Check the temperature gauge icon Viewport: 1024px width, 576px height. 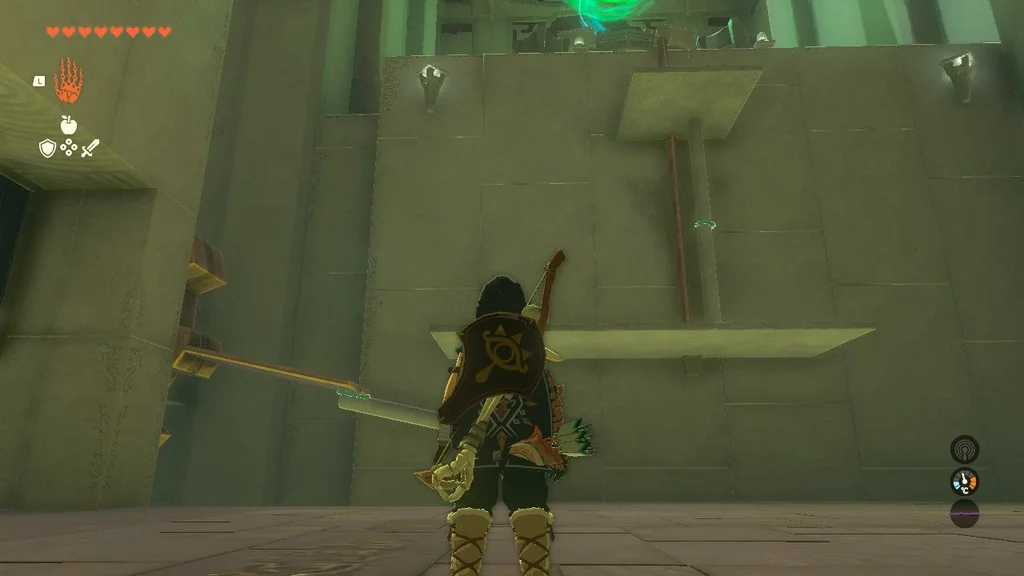[x=964, y=482]
